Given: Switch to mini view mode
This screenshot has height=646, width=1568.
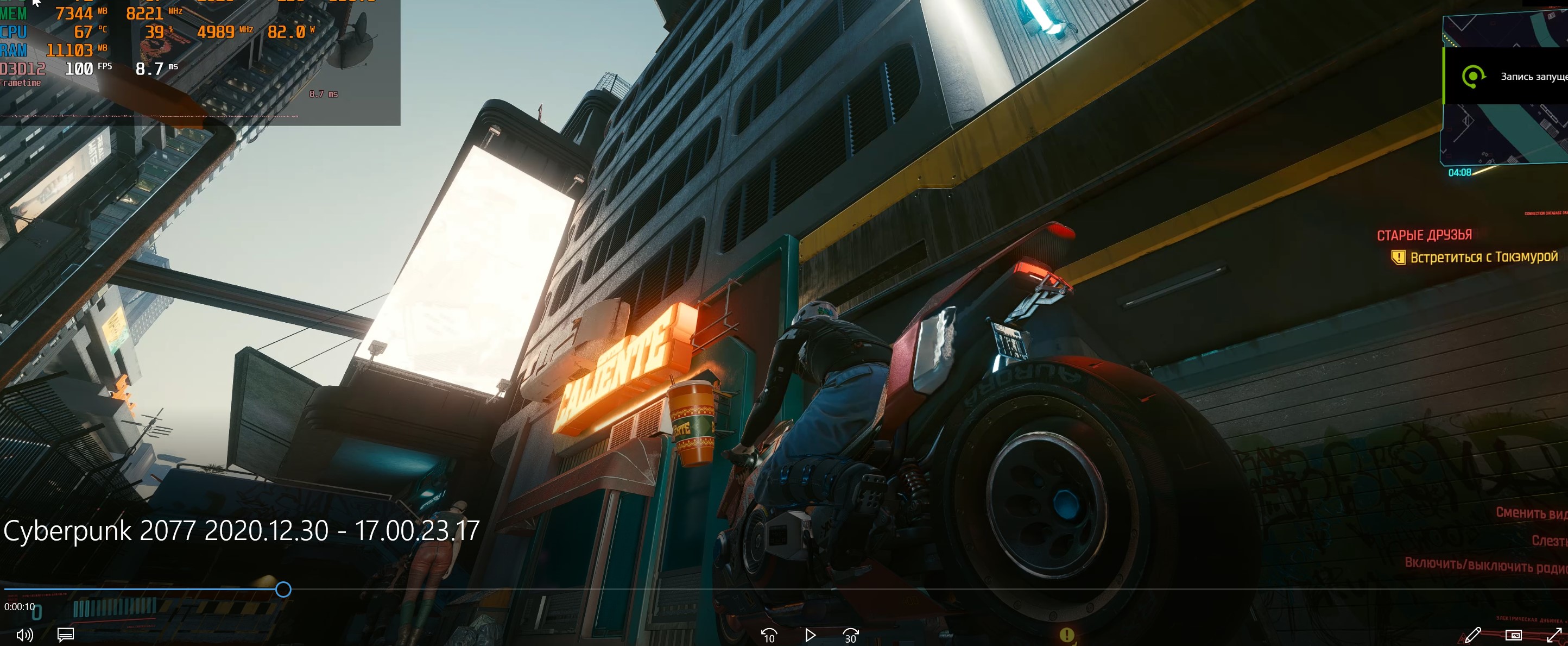Looking at the screenshot, I should pyautogui.click(x=1513, y=635).
